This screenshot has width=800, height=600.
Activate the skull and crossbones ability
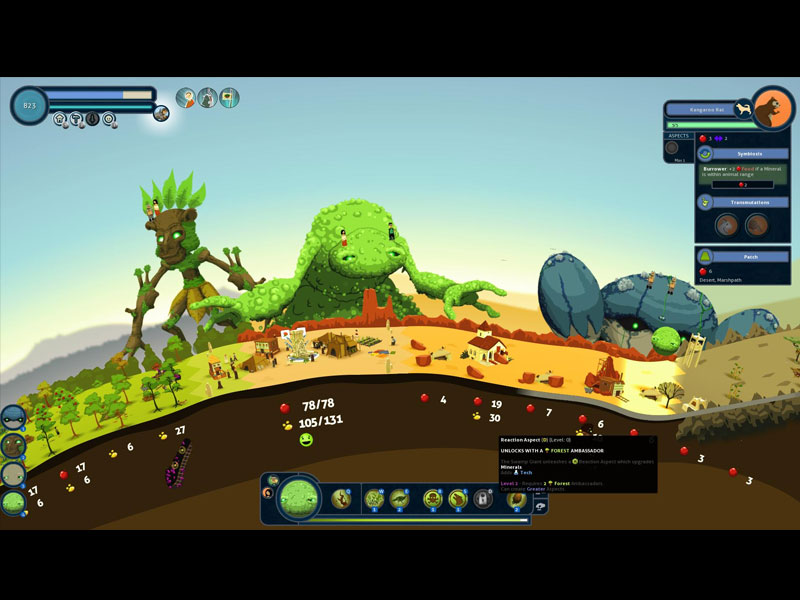pos(433,498)
